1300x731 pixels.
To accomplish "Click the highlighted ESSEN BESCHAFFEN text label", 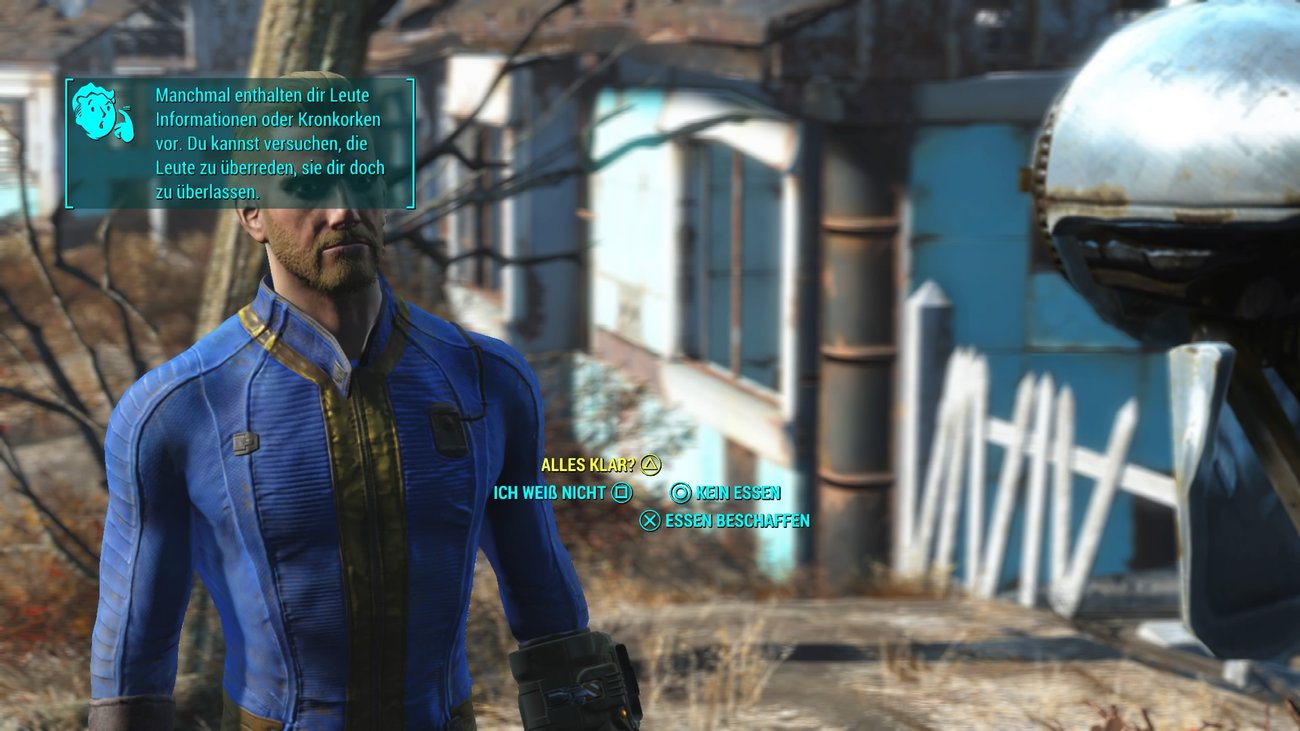I will pyautogui.click(x=738, y=519).
